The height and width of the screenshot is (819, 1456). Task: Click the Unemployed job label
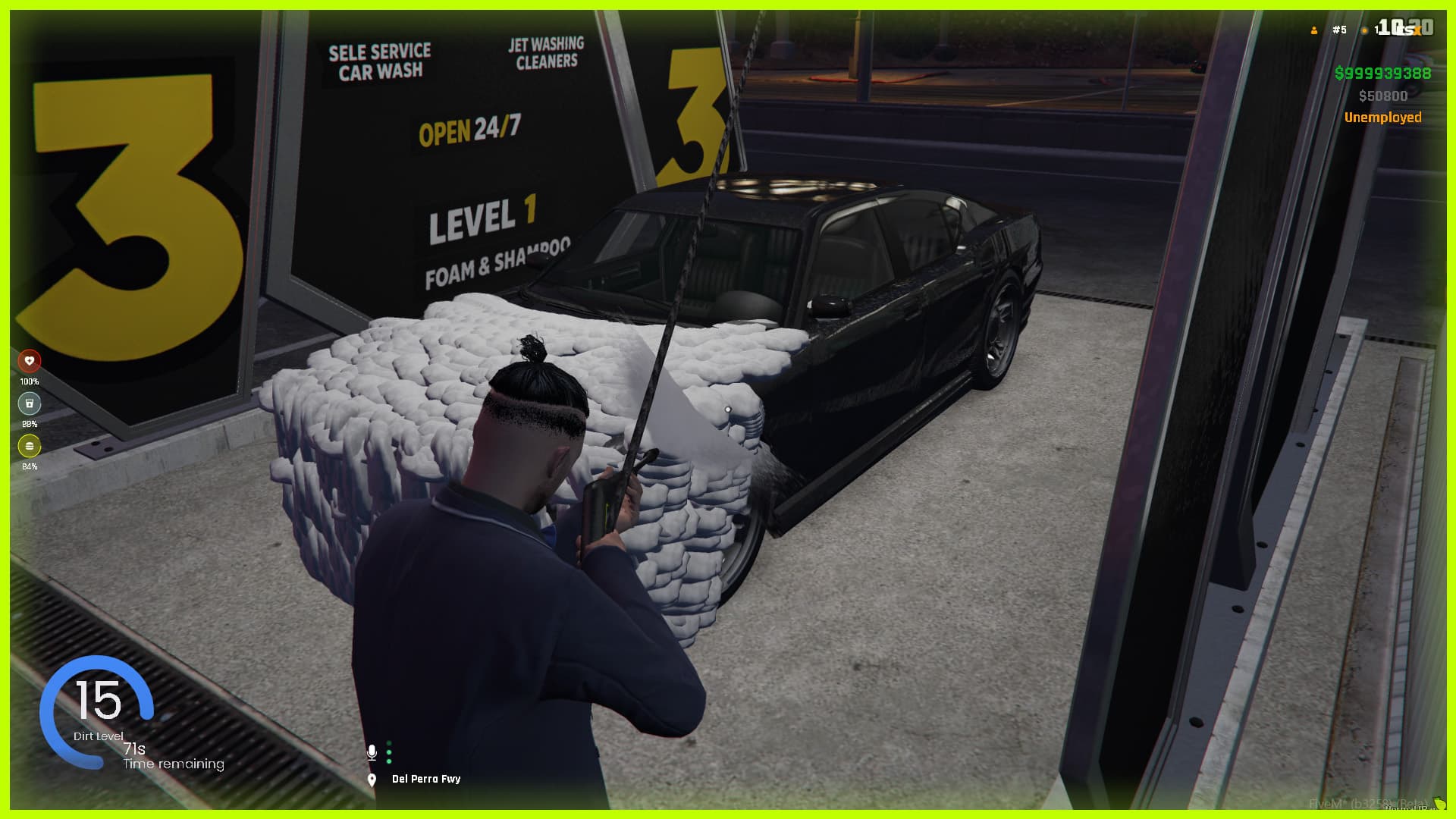(1382, 118)
